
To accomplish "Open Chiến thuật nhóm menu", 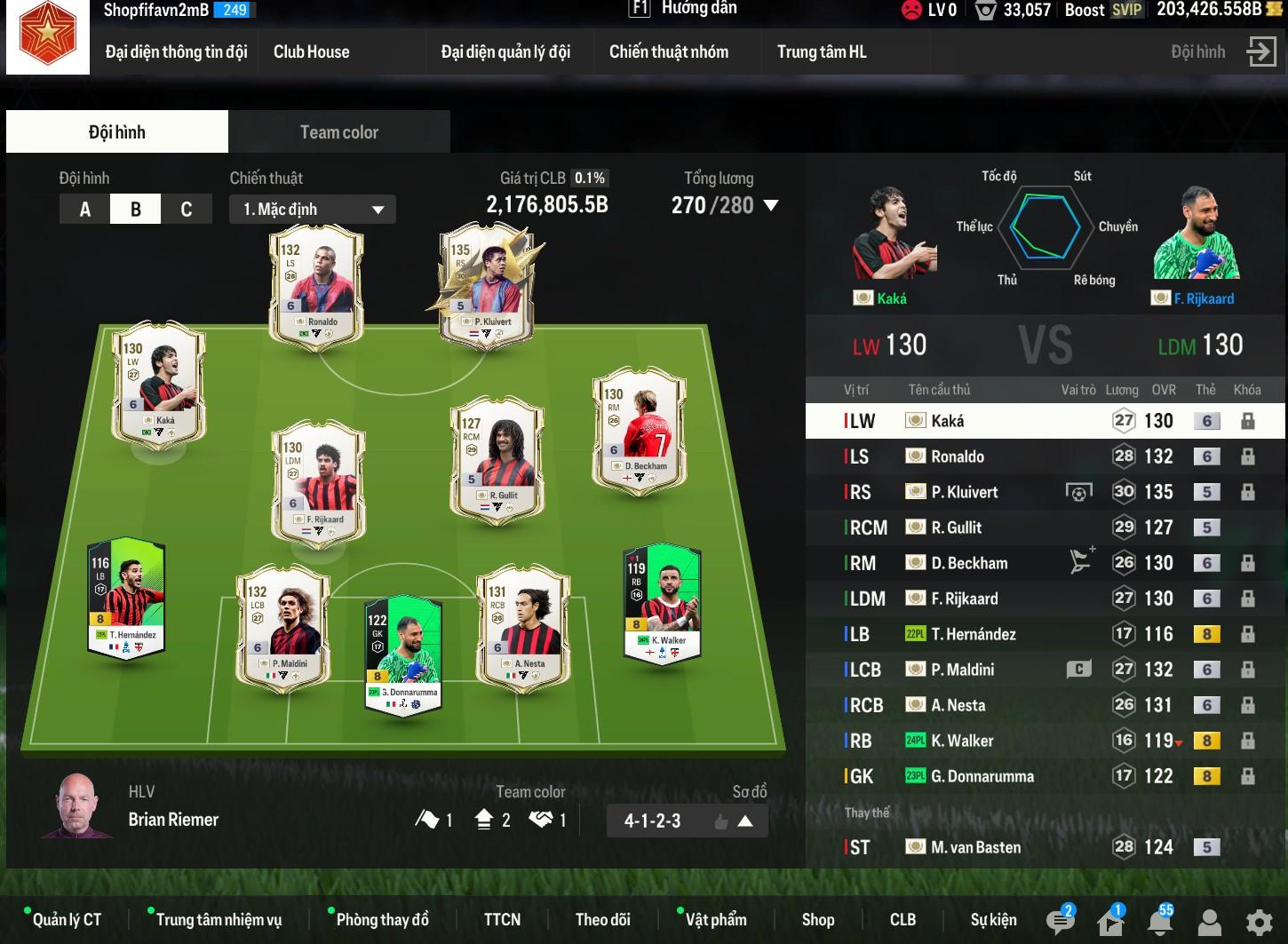I will tap(668, 52).
